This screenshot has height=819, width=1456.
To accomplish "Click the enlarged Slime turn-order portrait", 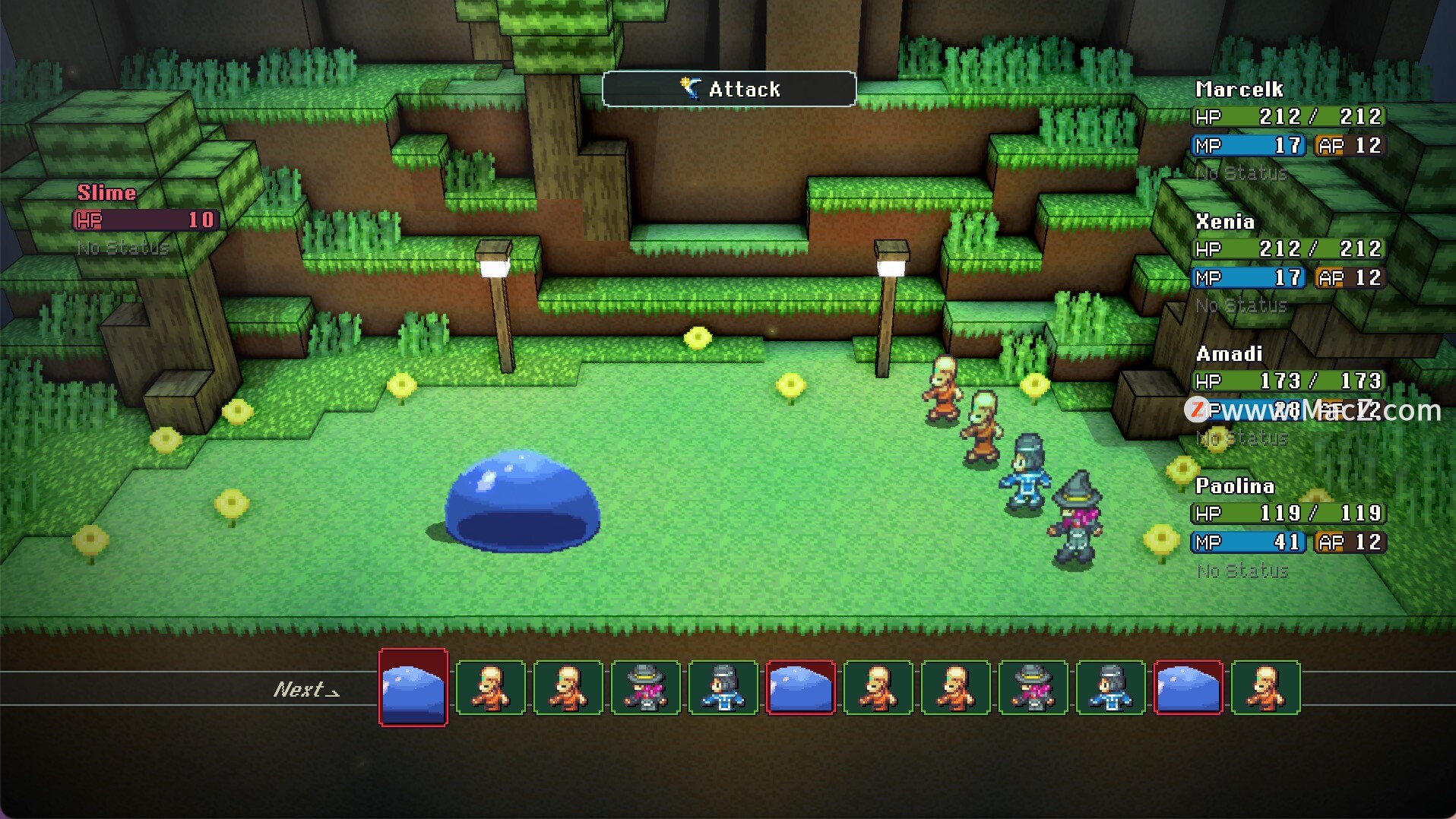I will pyautogui.click(x=413, y=688).
